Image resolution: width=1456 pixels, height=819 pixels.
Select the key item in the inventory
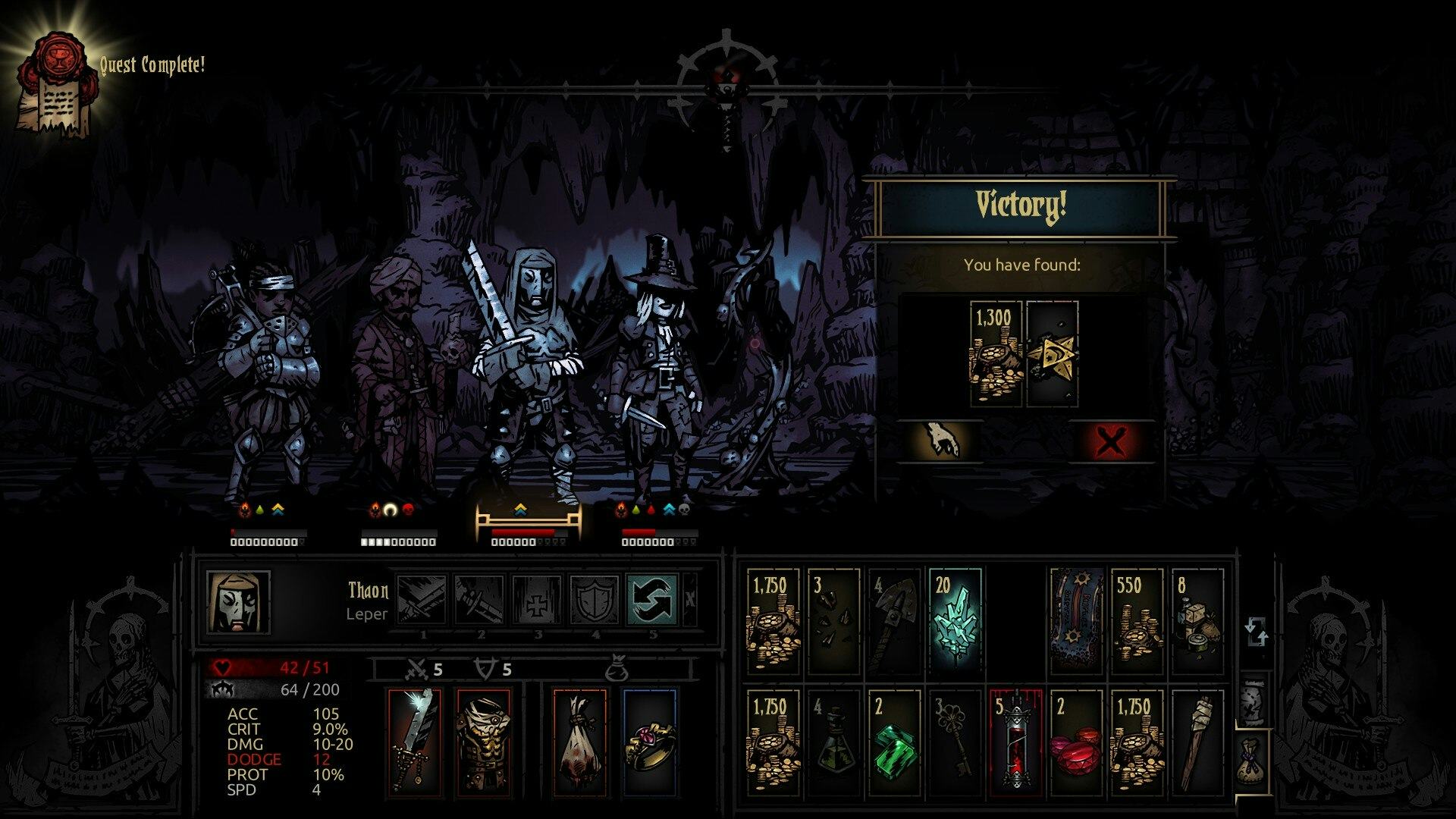click(955, 739)
